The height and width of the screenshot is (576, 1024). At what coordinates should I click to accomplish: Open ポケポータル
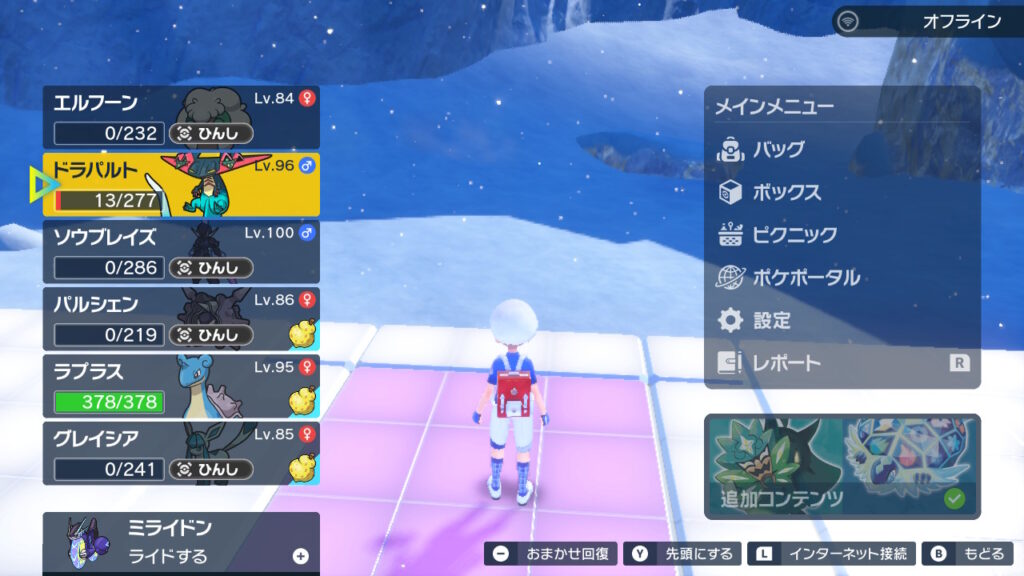coord(842,277)
